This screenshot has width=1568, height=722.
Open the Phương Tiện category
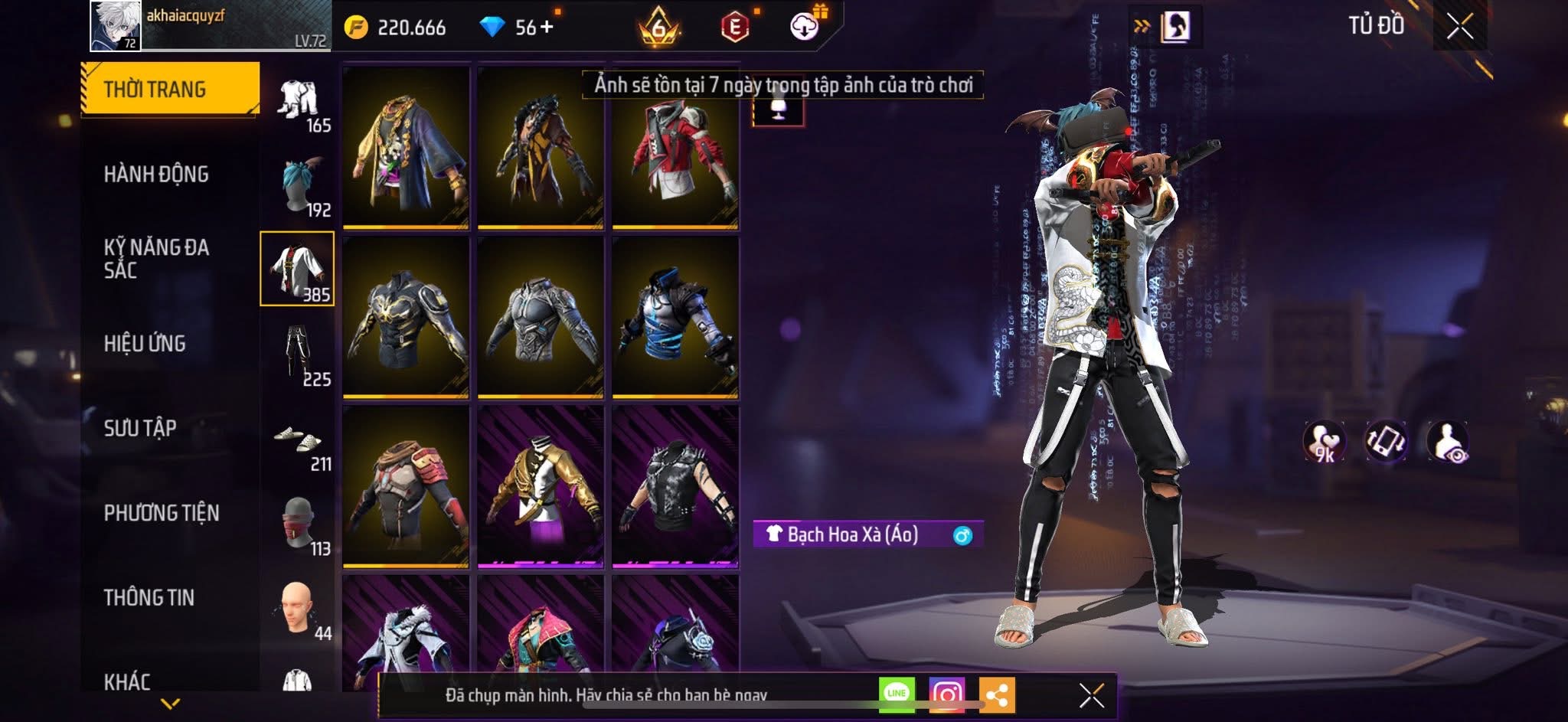[161, 513]
